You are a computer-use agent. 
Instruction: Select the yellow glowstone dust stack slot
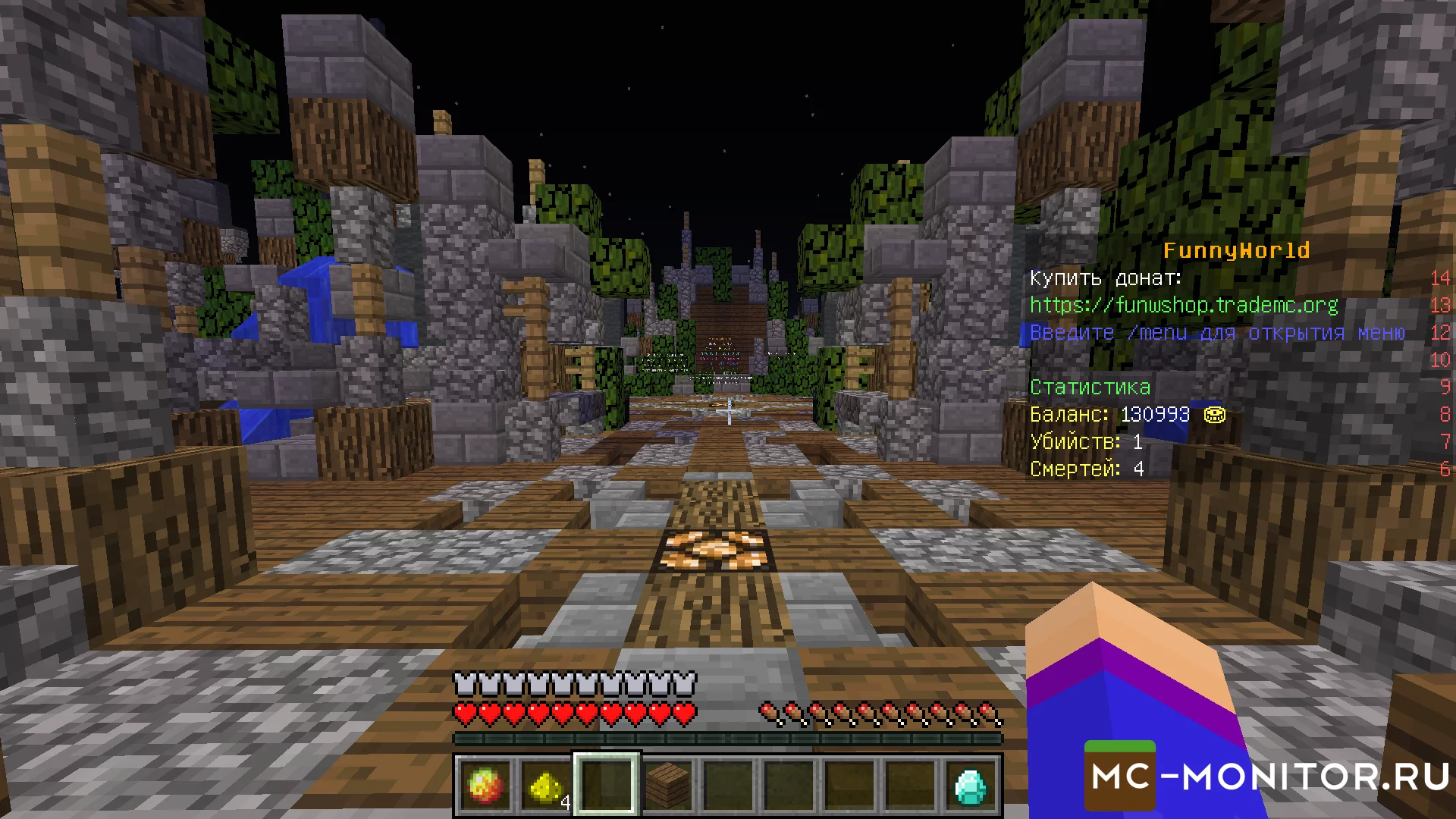click(546, 786)
